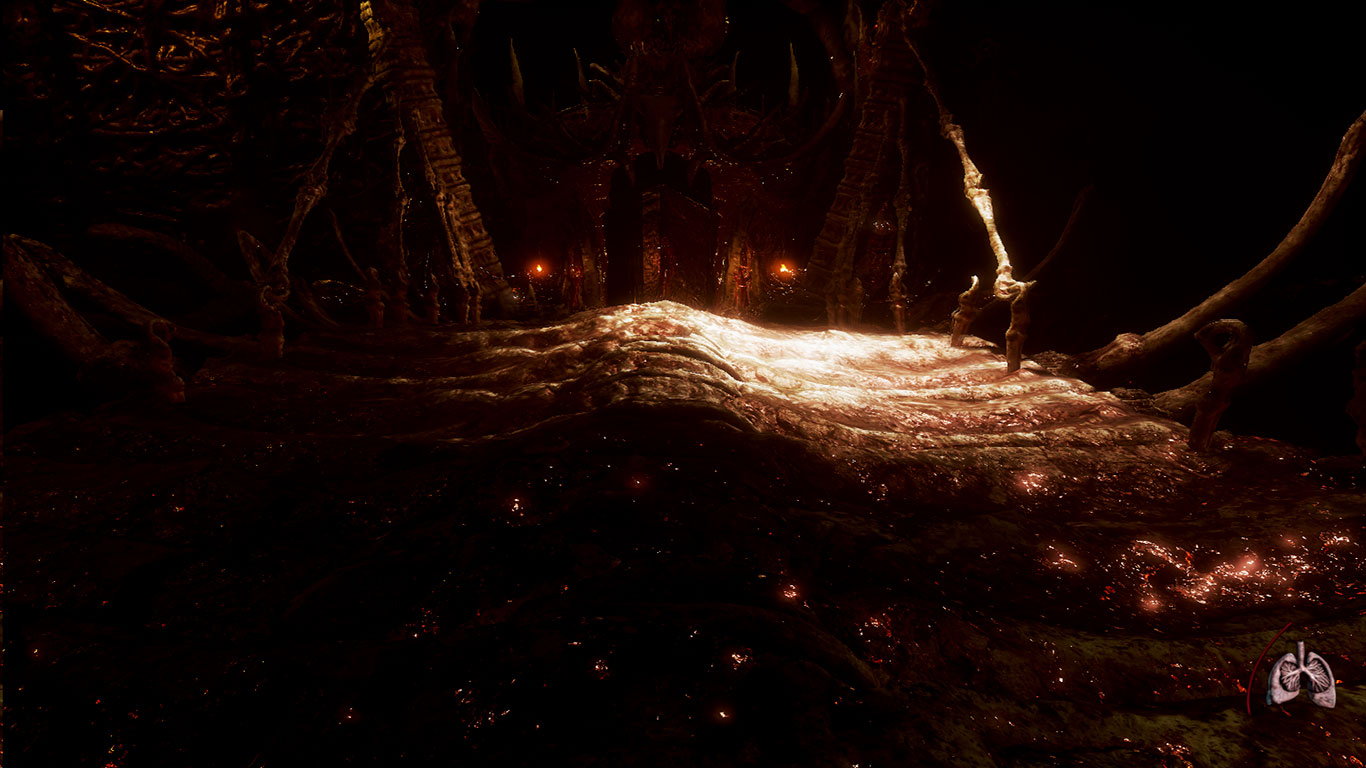This screenshot has height=768, width=1366.
Task: Click the lungs stamina icon
Action: (x=1301, y=677)
